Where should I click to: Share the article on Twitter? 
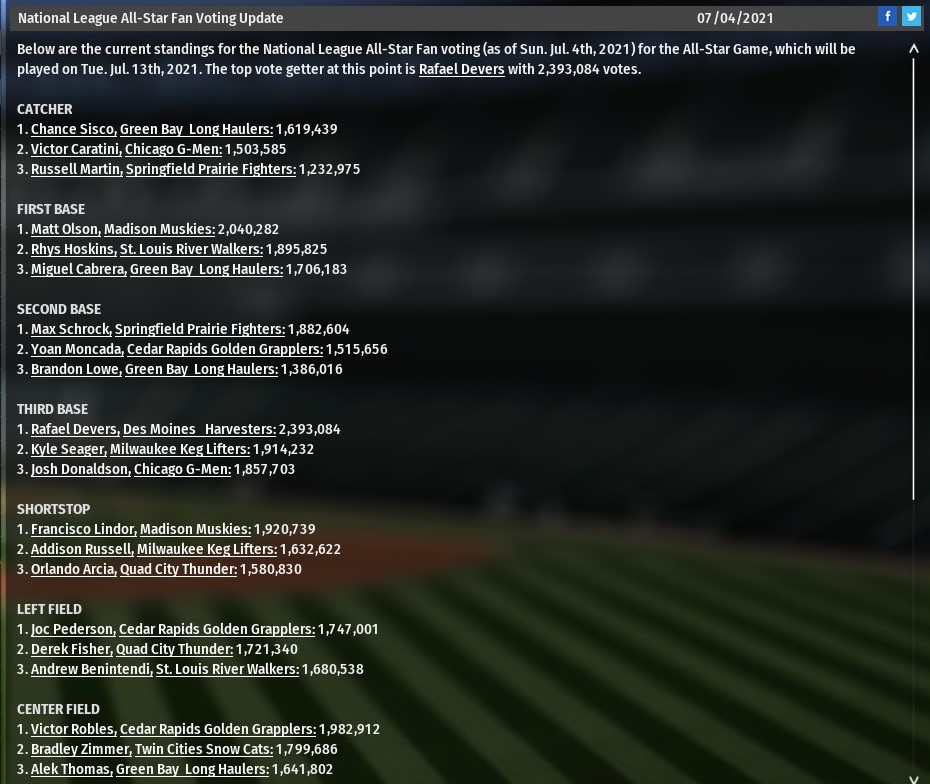[911, 16]
